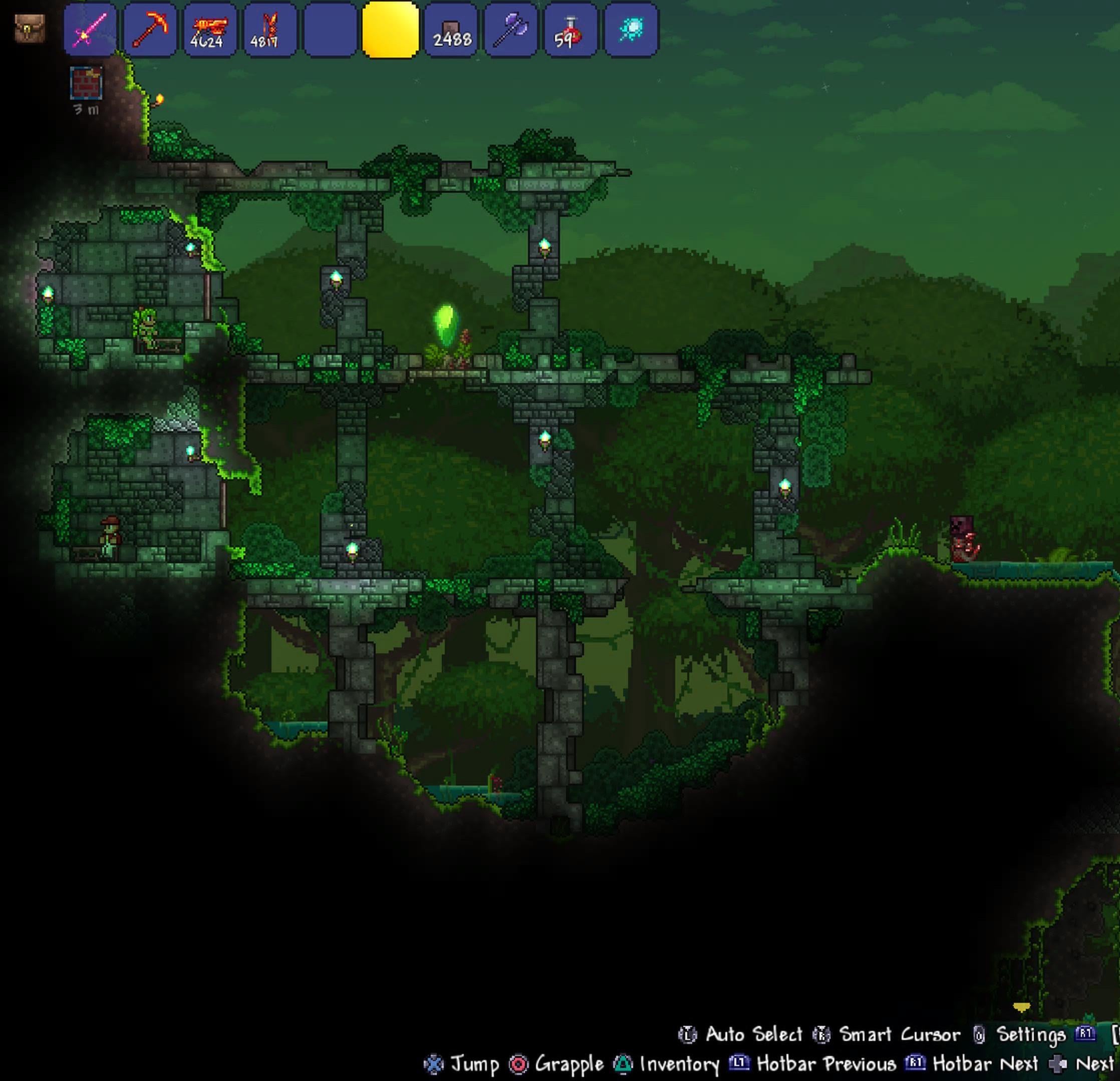Select the pink sword hotbar slot
Image resolution: width=1120 pixels, height=1081 pixels.
point(90,30)
